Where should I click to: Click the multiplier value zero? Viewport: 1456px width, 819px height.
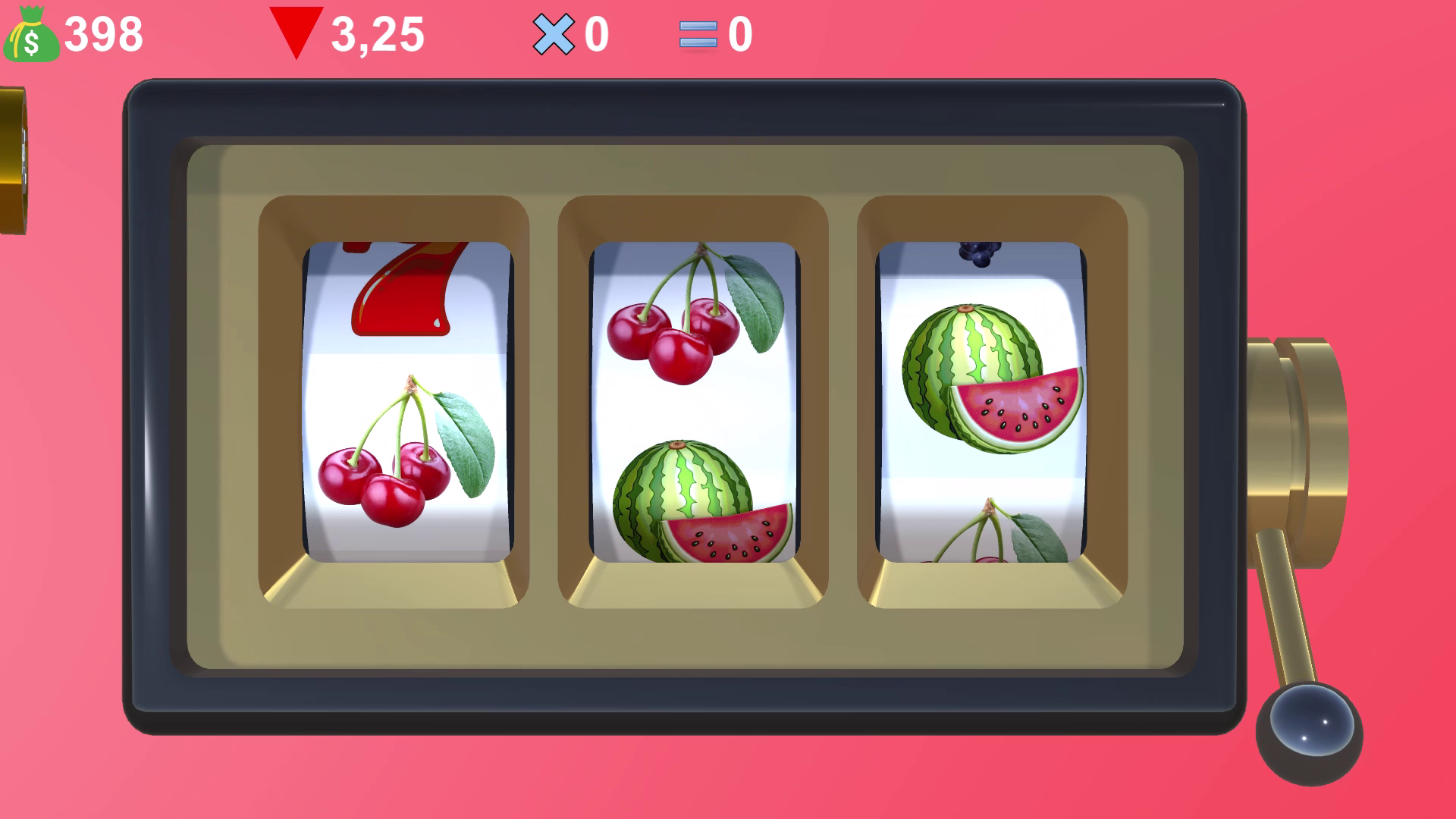point(595,34)
